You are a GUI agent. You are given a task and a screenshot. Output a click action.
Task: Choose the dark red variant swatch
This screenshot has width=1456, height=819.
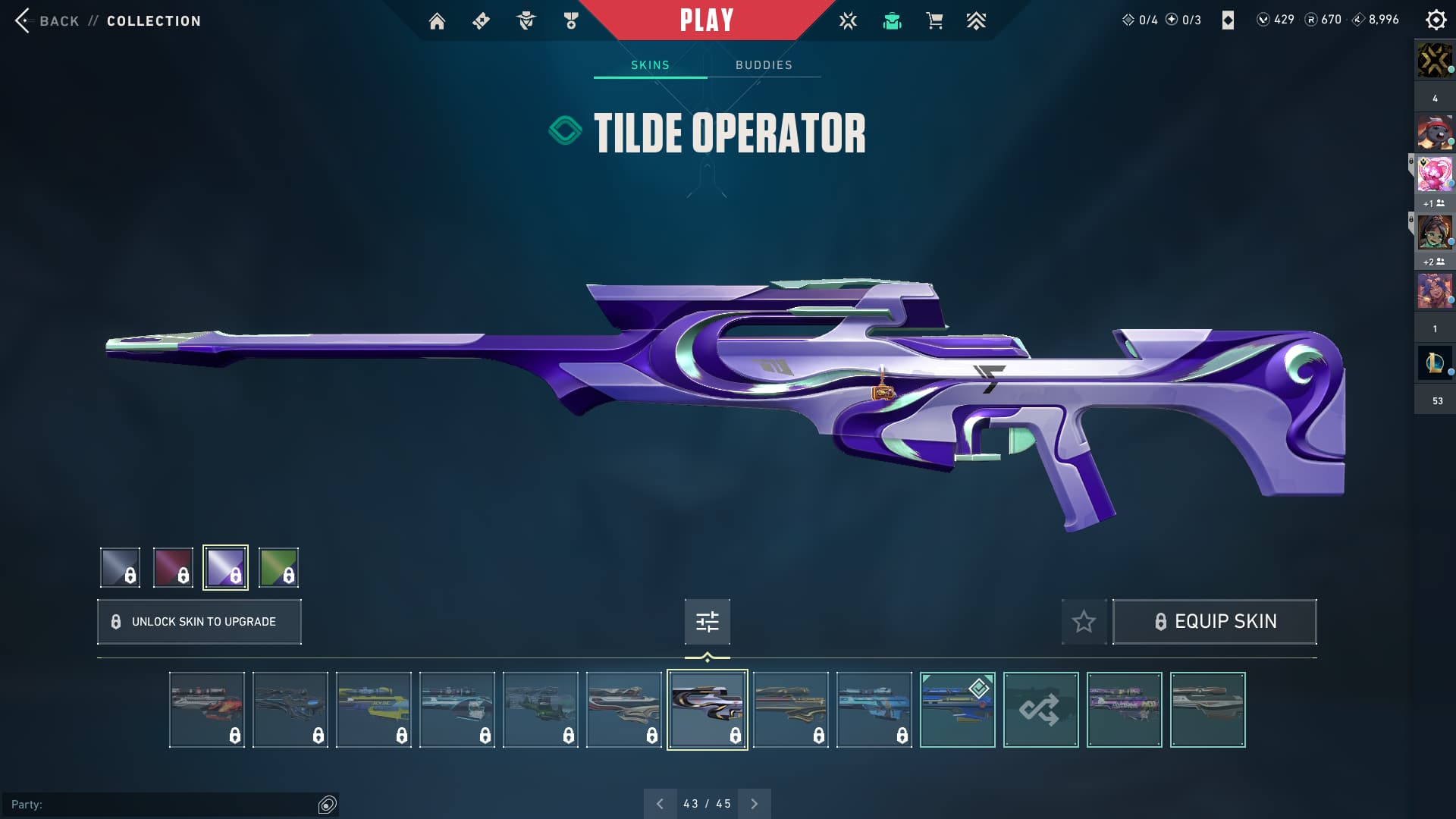click(173, 567)
